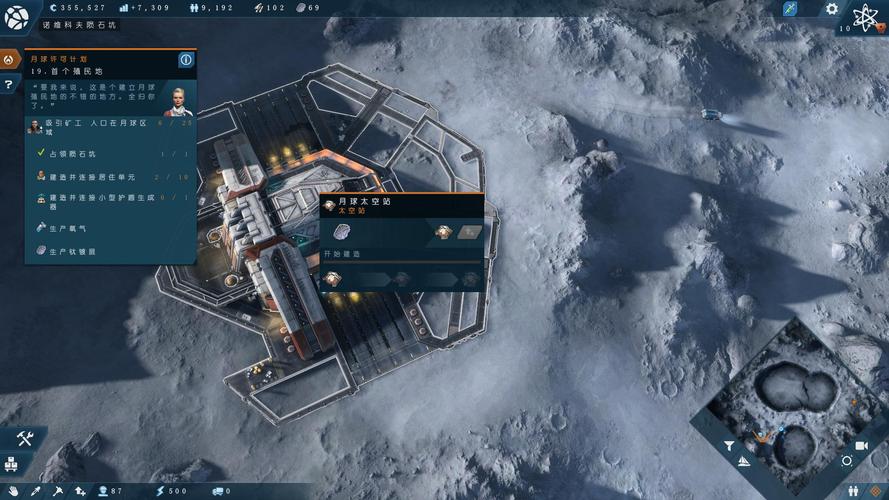The image size is (889, 500).
Task: Open the buildings overview icon below build menu
Action: pos(10,463)
